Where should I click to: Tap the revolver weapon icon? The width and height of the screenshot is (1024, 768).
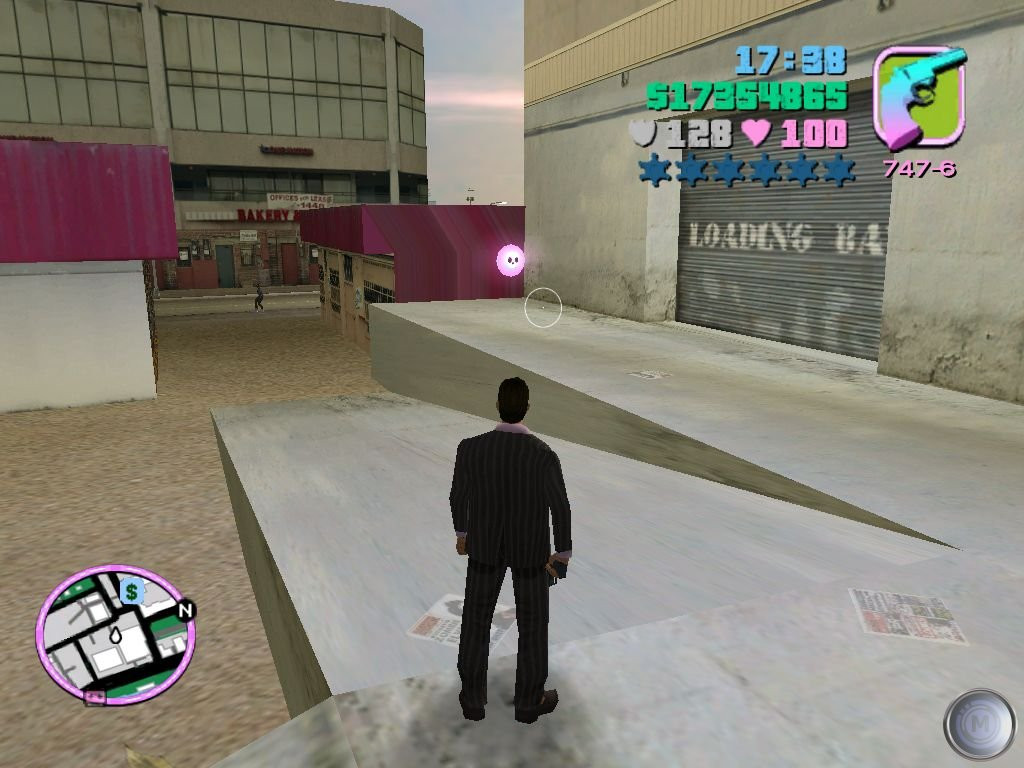(918, 97)
